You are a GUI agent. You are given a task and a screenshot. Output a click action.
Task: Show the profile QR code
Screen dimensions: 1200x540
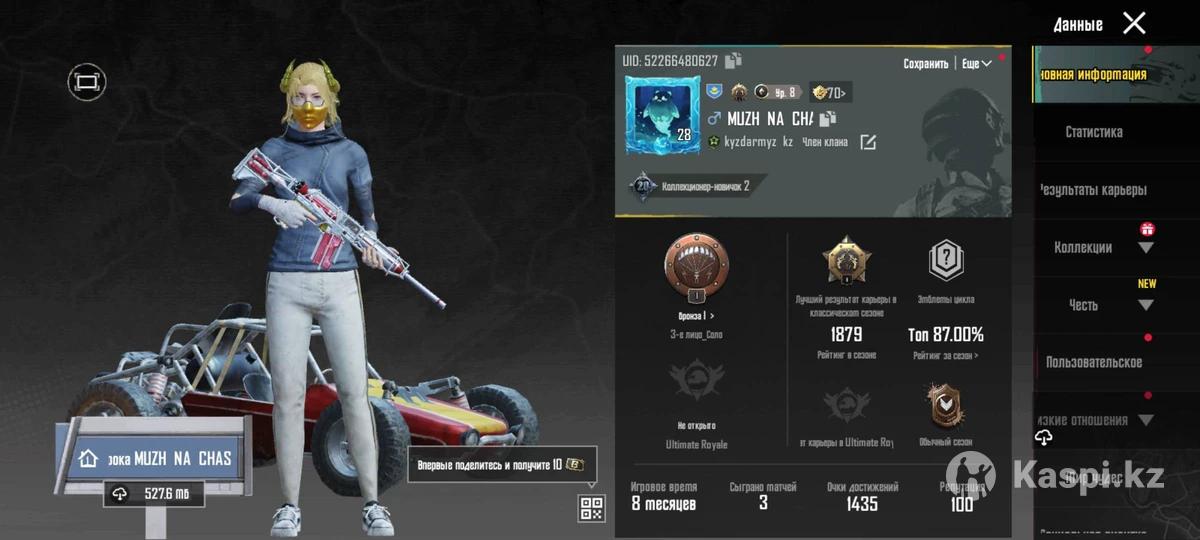coord(591,508)
